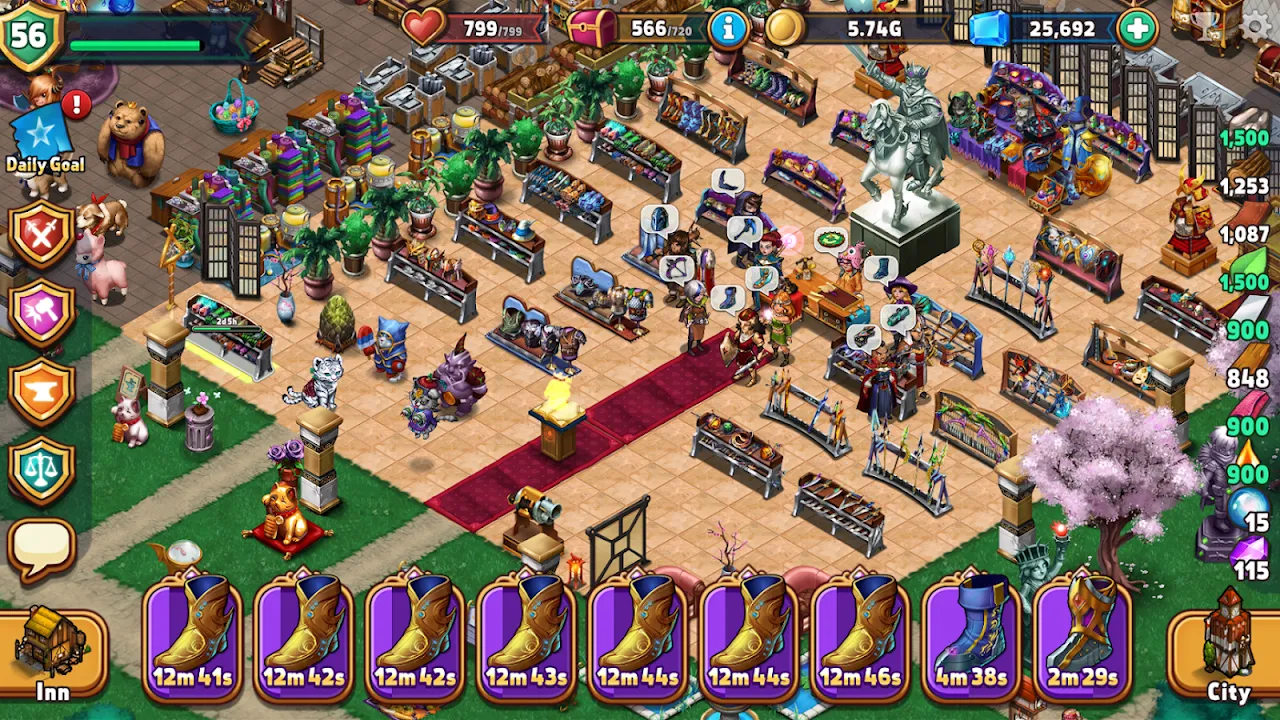The height and width of the screenshot is (720, 1280).
Task: Tap the level 56 shield badge
Action: (x=30, y=36)
